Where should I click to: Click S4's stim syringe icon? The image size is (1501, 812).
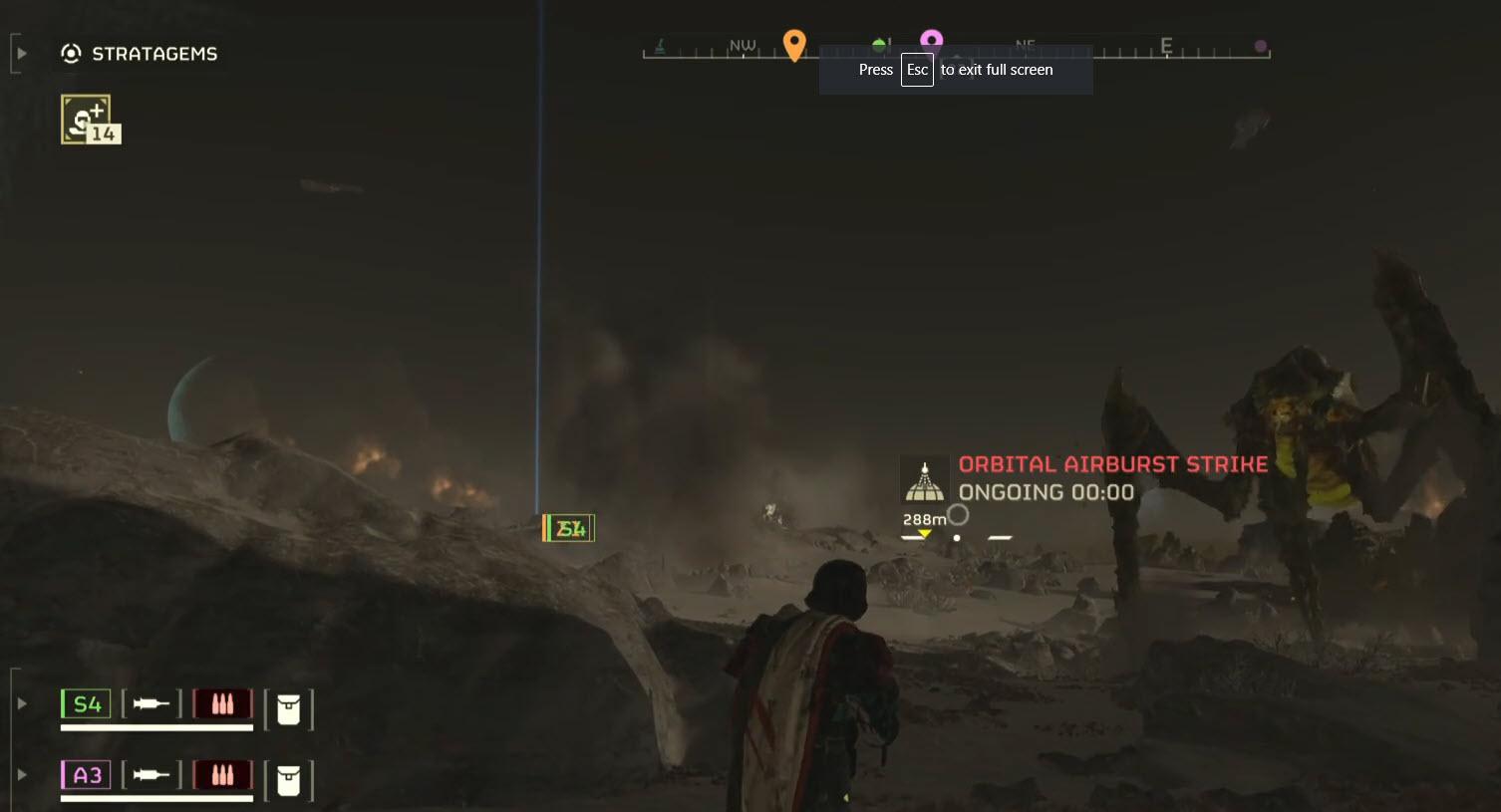pyautogui.click(x=151, y=704)
